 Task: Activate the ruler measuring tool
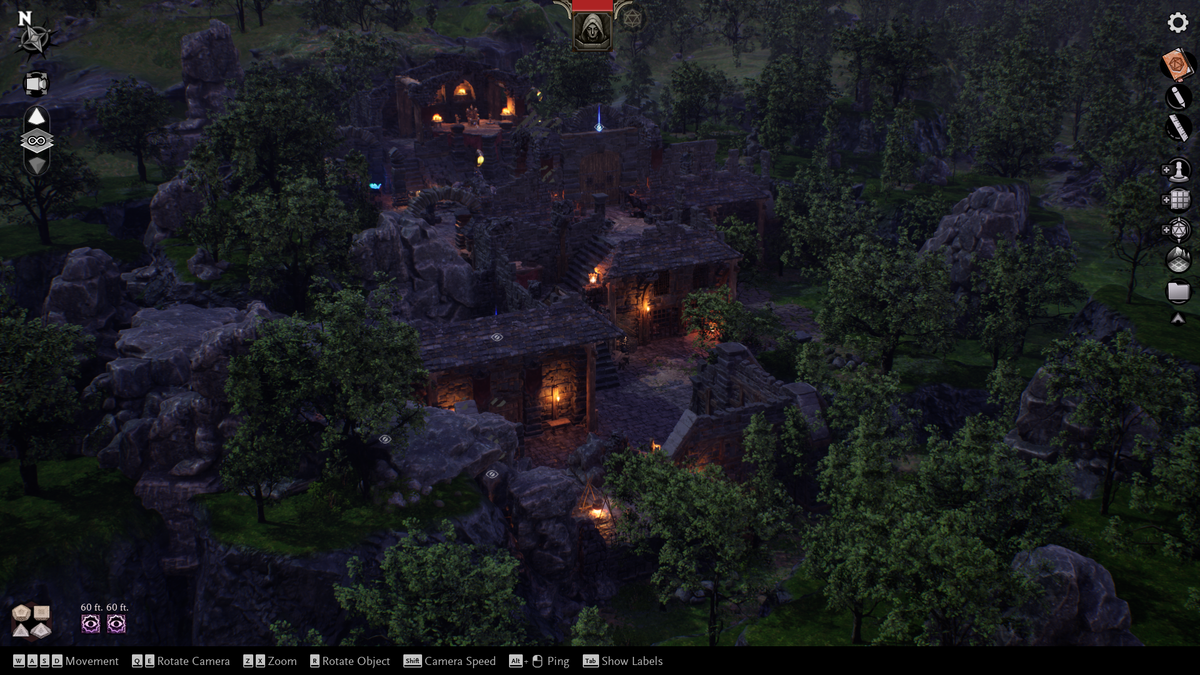tap(1178, 127)
